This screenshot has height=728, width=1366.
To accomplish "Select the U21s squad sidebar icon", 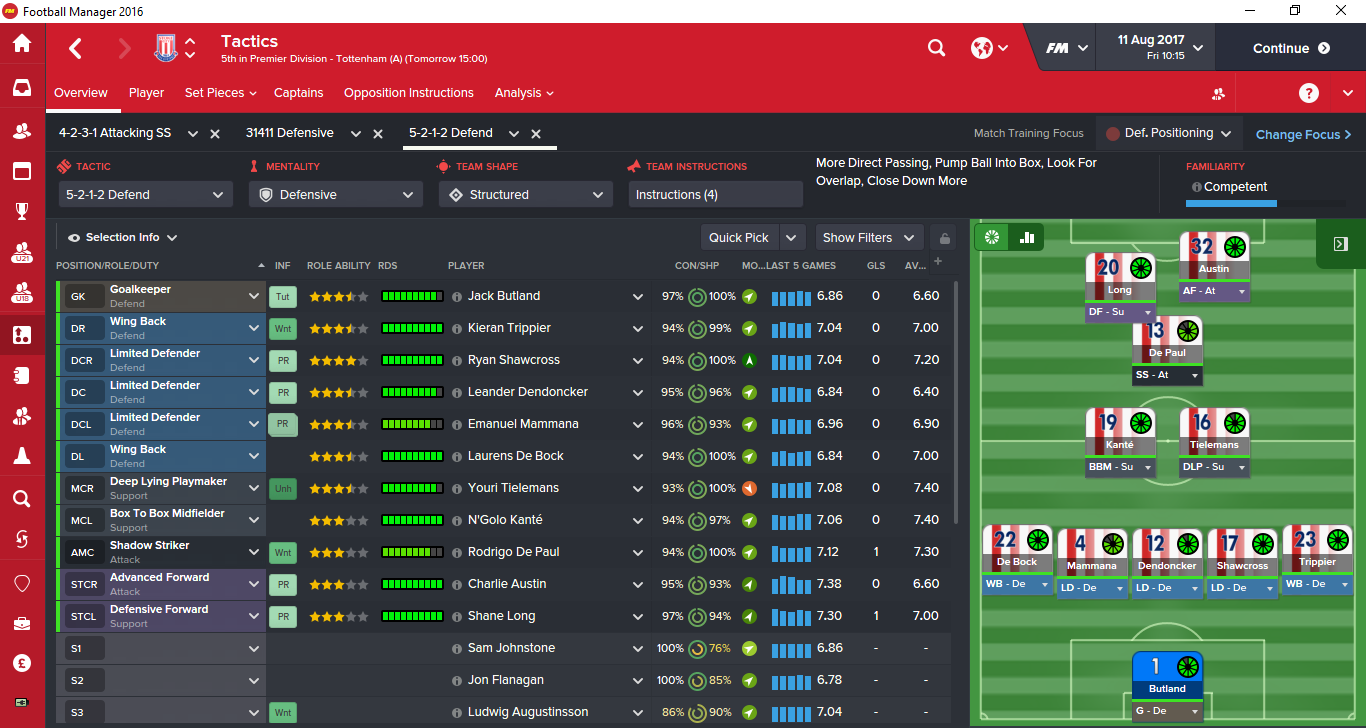I will [x=22, y=252].
